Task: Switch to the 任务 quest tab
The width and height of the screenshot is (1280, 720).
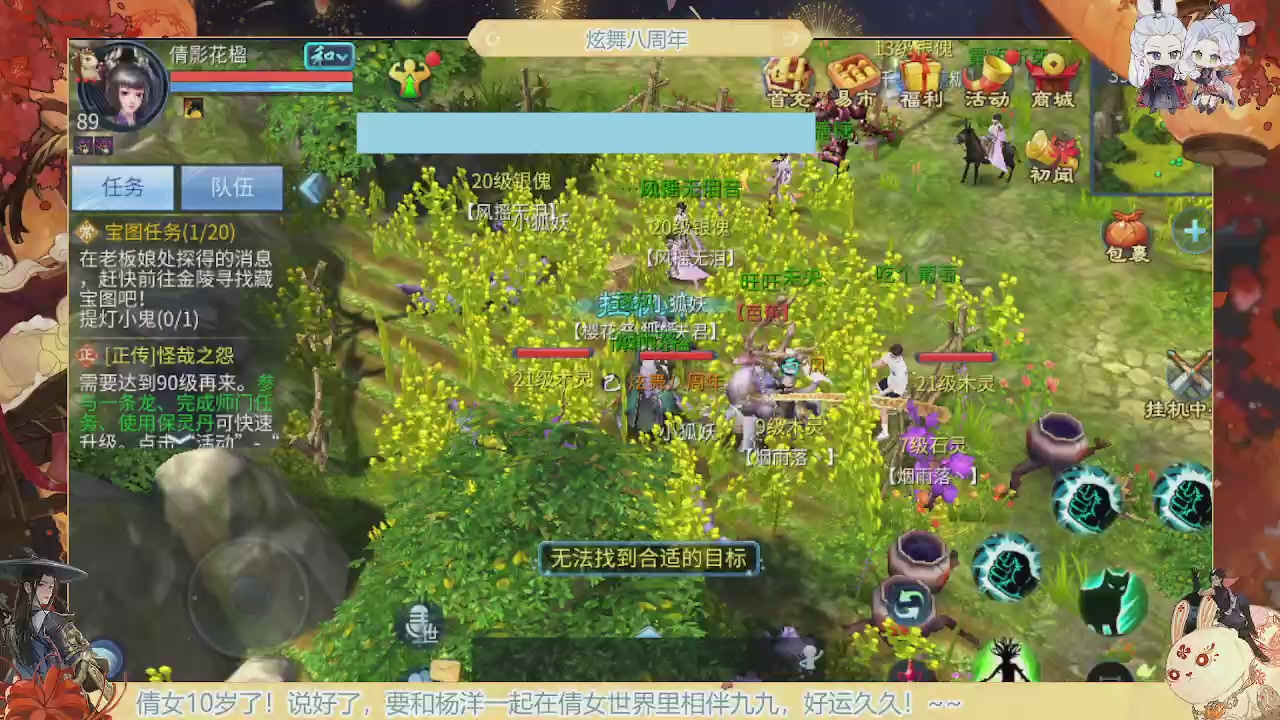Action: click(122, 188)
